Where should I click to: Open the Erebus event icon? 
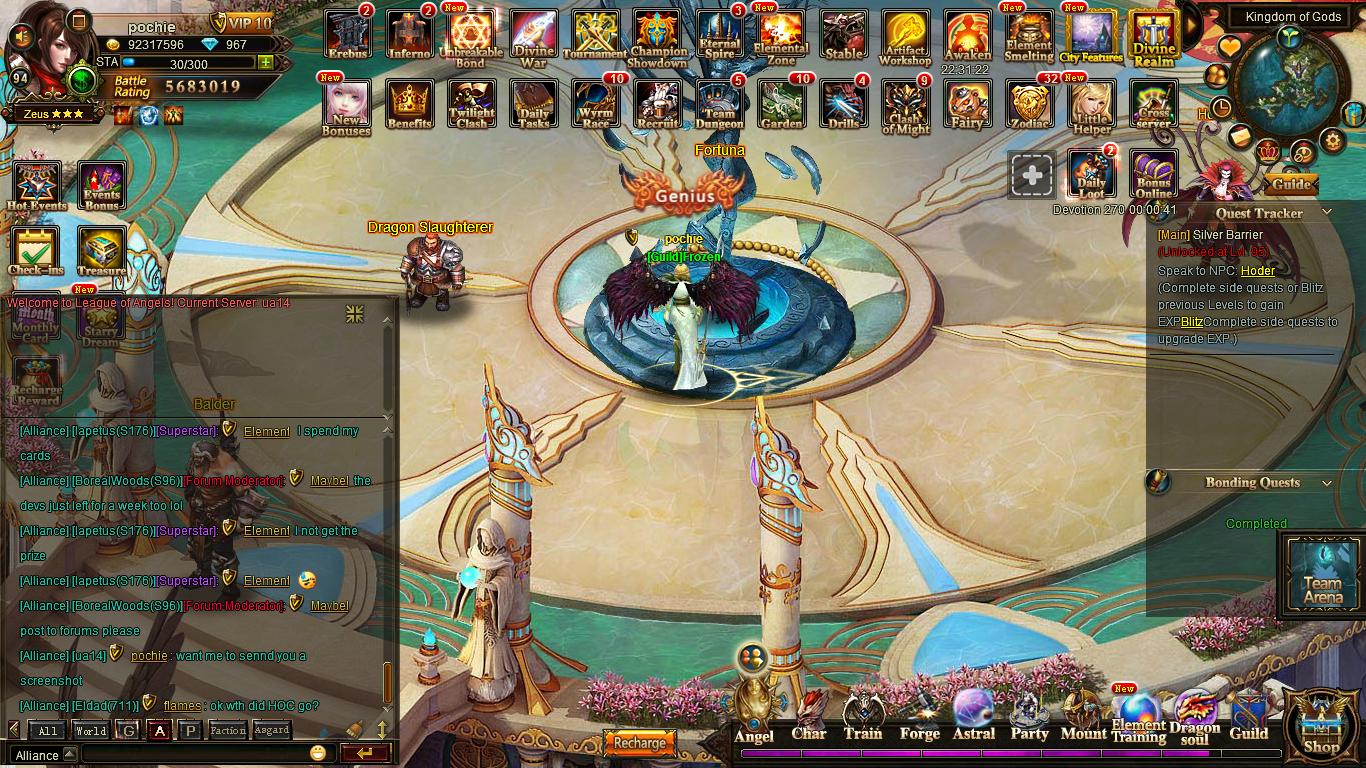click(347, 34)
